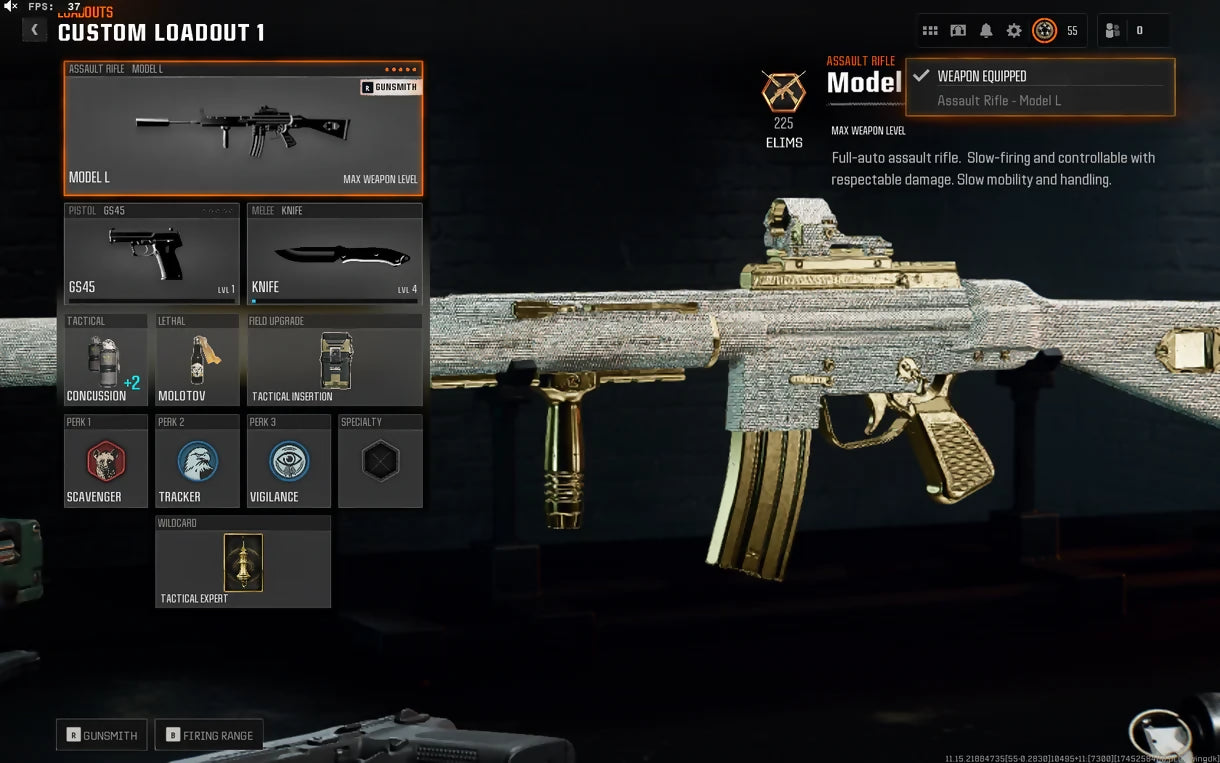The width and height of the screenshot is (1220, 763).
Task: Show notifications via the bell icon
Action: point(986,31)
